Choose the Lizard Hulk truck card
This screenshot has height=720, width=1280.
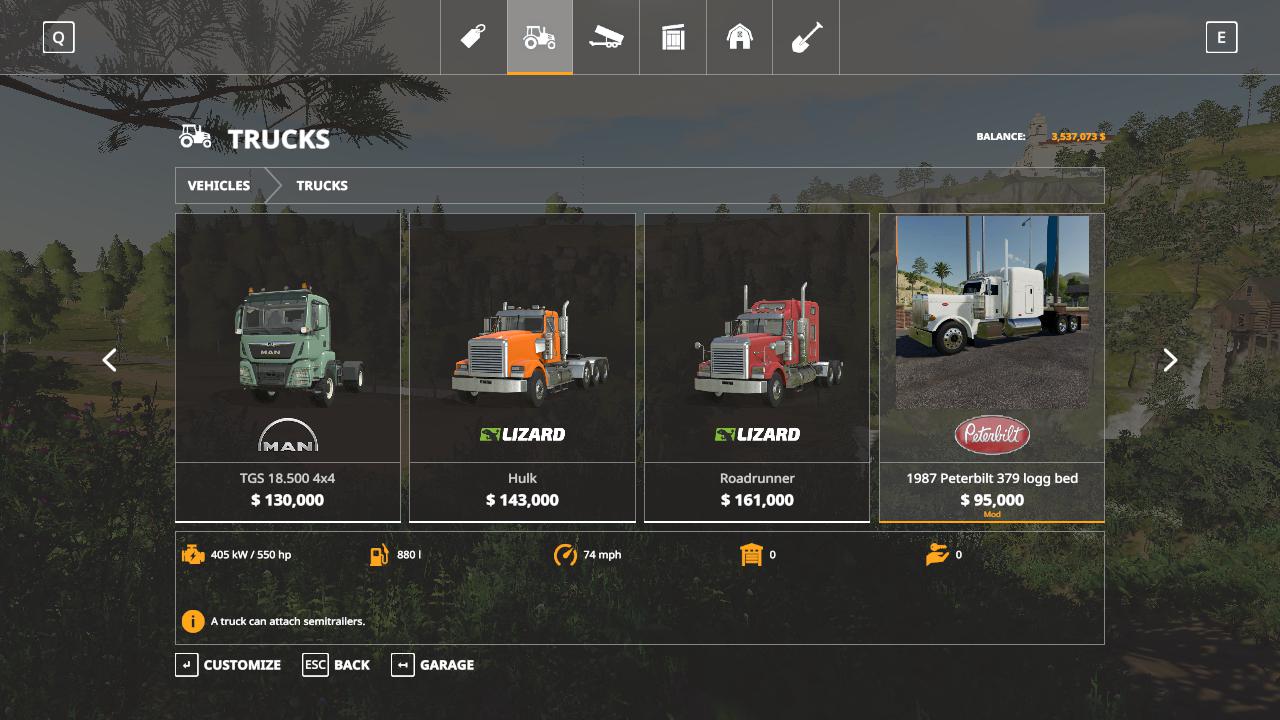[522, 367]
